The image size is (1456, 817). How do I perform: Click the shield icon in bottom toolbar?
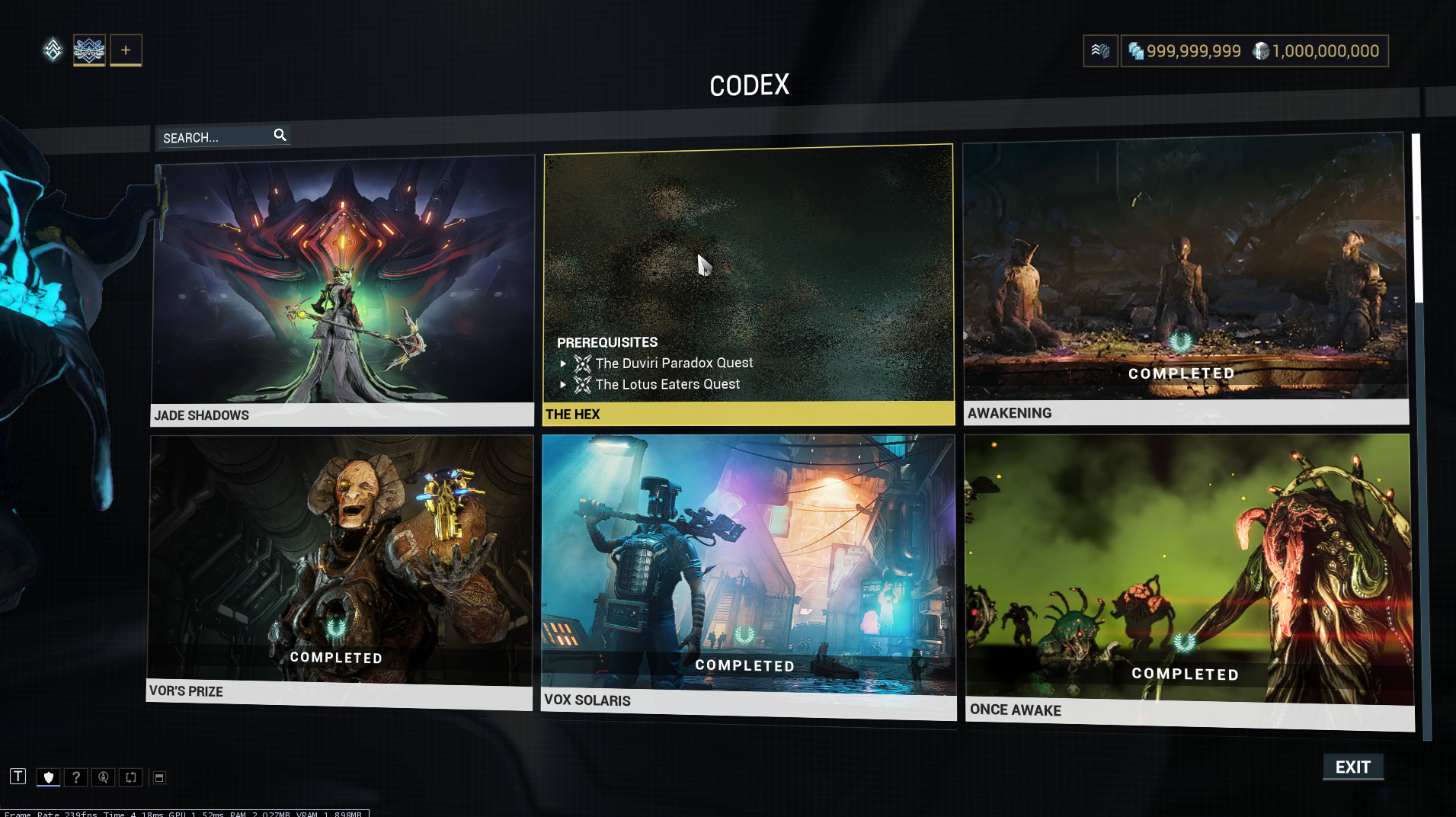coord(48,777)
